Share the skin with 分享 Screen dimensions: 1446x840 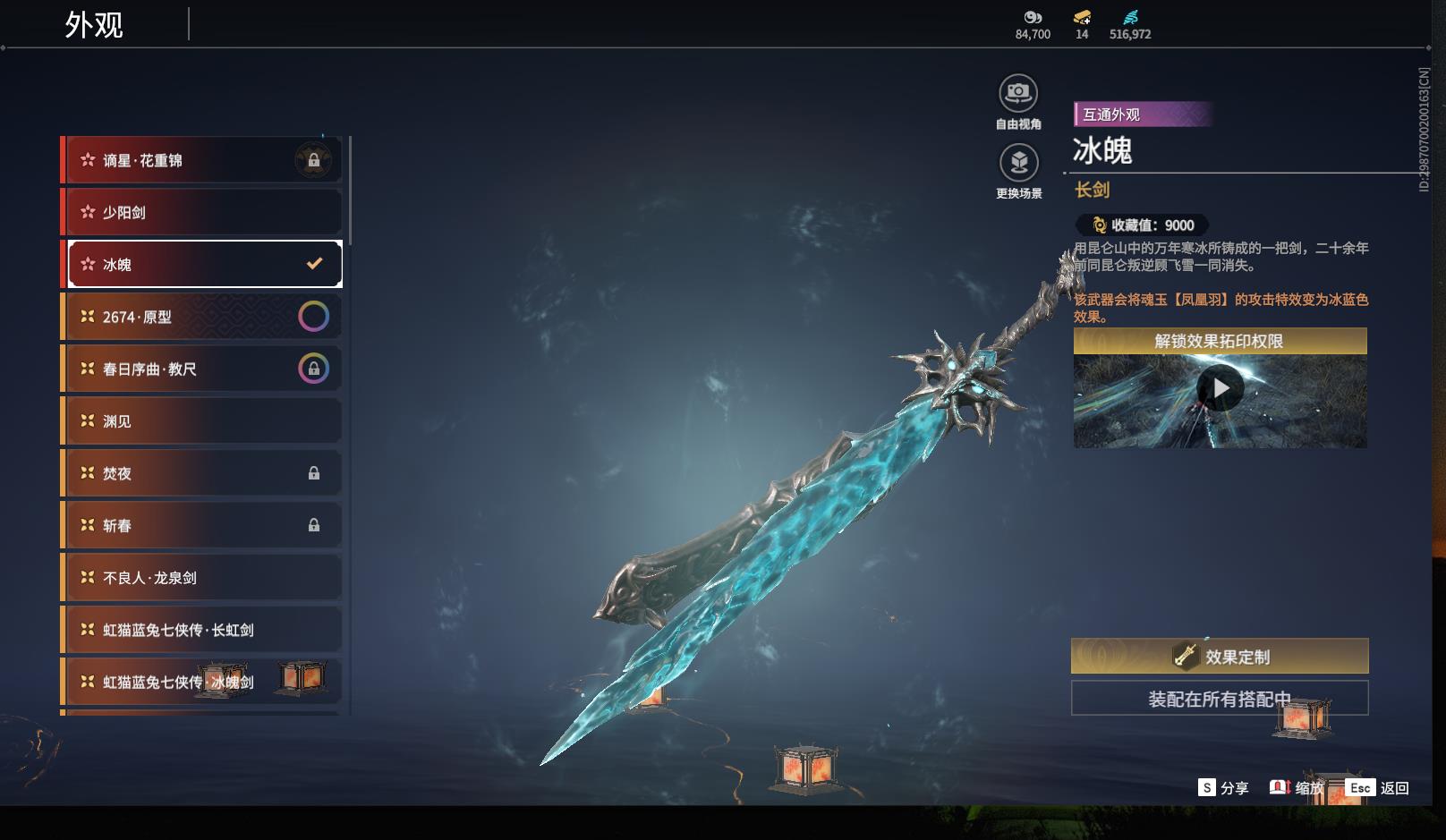[x=1223, y=788]
